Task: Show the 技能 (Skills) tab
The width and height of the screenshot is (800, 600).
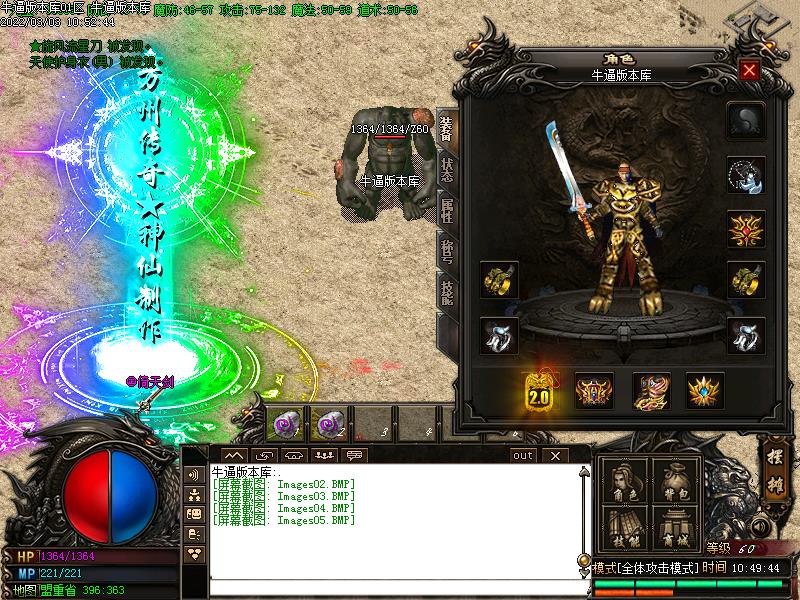Action: click(x=446, y=290)
